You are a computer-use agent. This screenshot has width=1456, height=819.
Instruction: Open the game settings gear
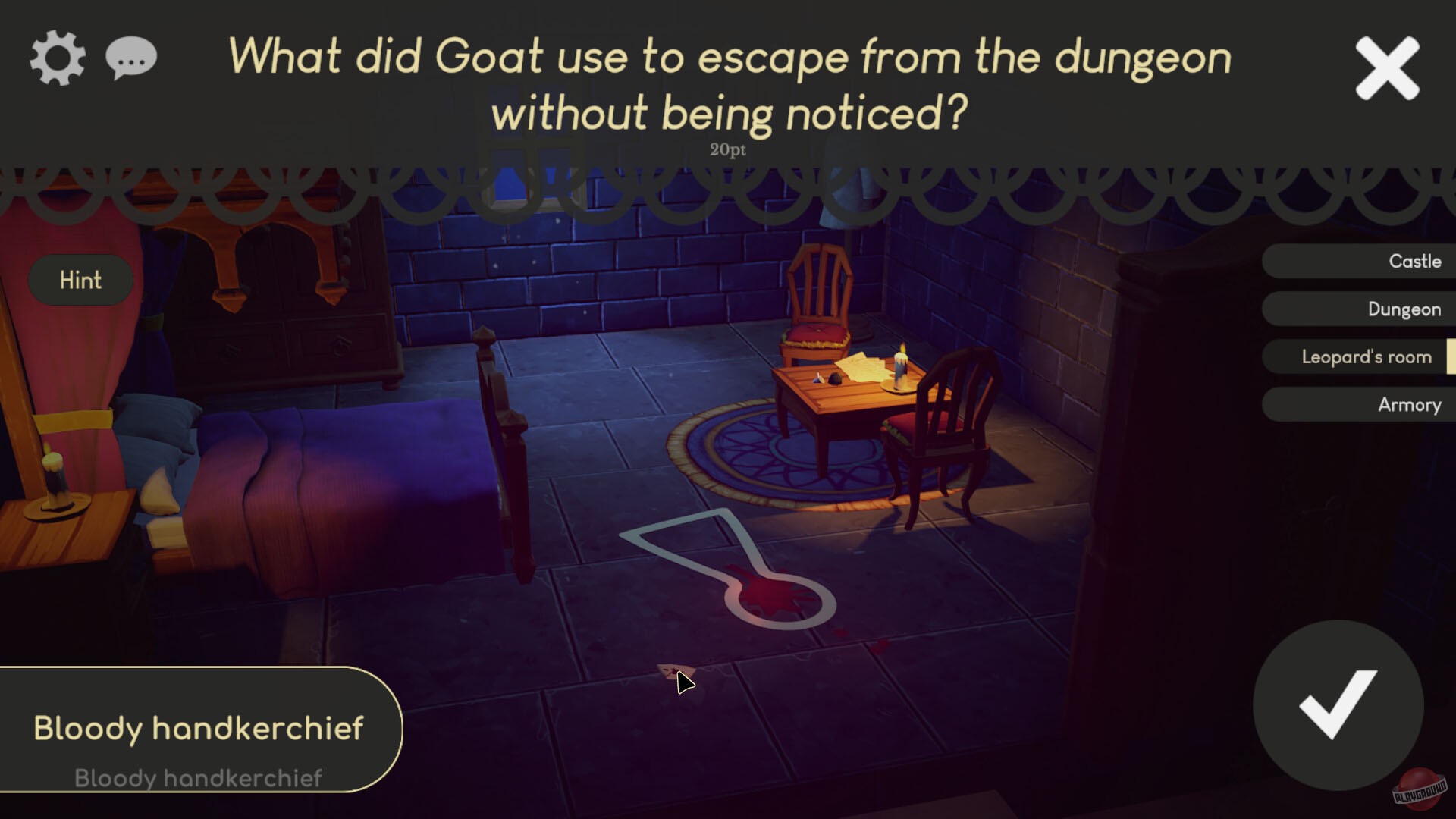tap(57, 57)
